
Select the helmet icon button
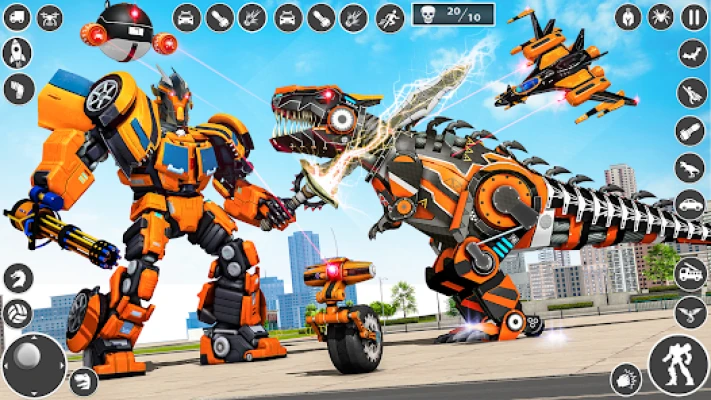coord(628,16)
